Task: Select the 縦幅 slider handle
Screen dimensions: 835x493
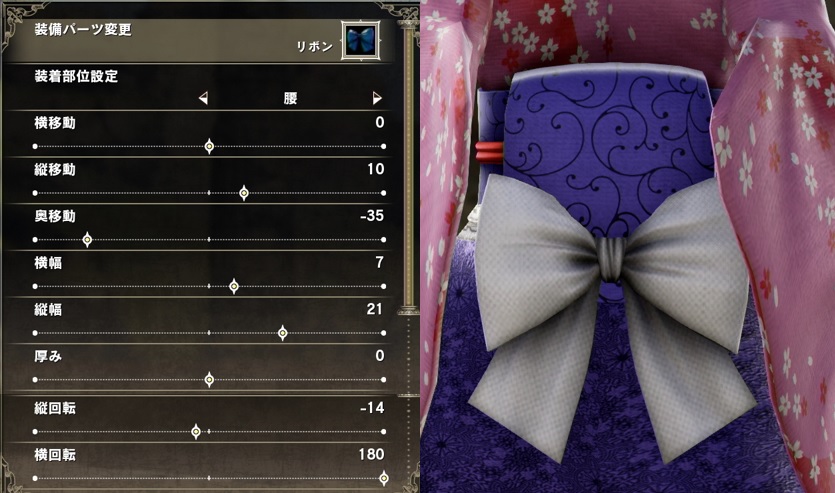Action: pyautogui.click(x=283, y=333)
